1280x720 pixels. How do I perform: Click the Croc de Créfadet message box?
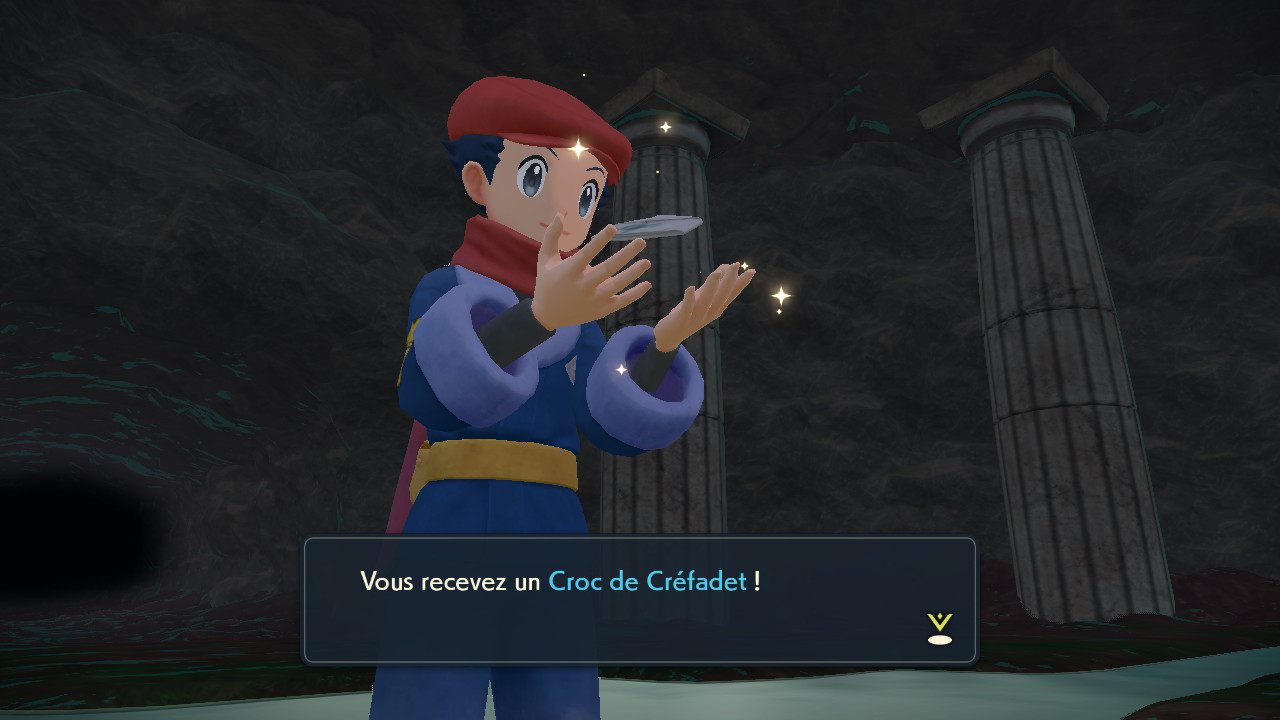tap(639, 600)
